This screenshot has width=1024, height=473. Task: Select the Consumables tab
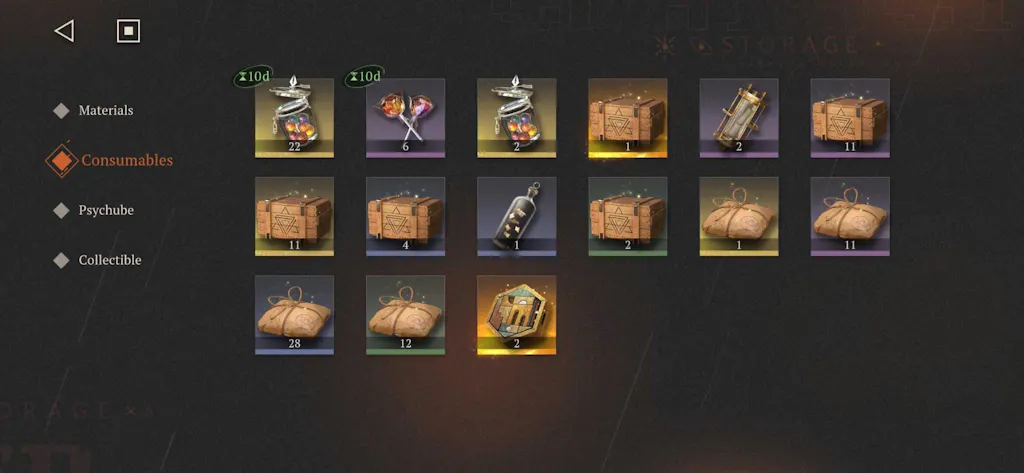coord(126,160)
